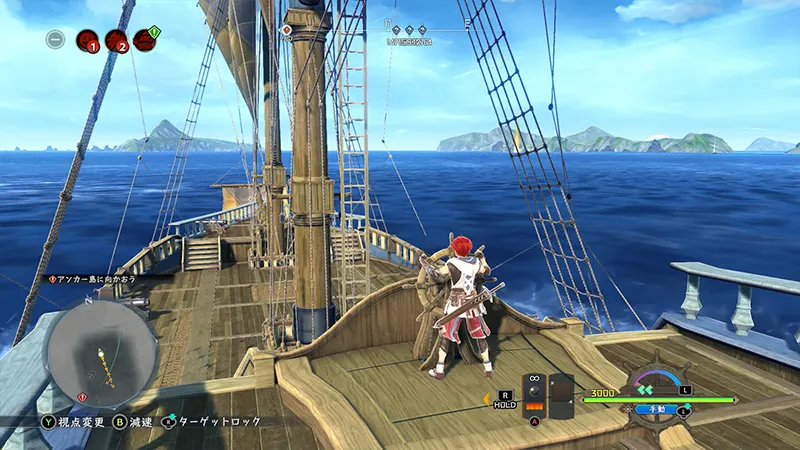Viewport: 800px width, 450px height.
Task: Click the red ship icon with green alert
Action: (x=146, y=39)
